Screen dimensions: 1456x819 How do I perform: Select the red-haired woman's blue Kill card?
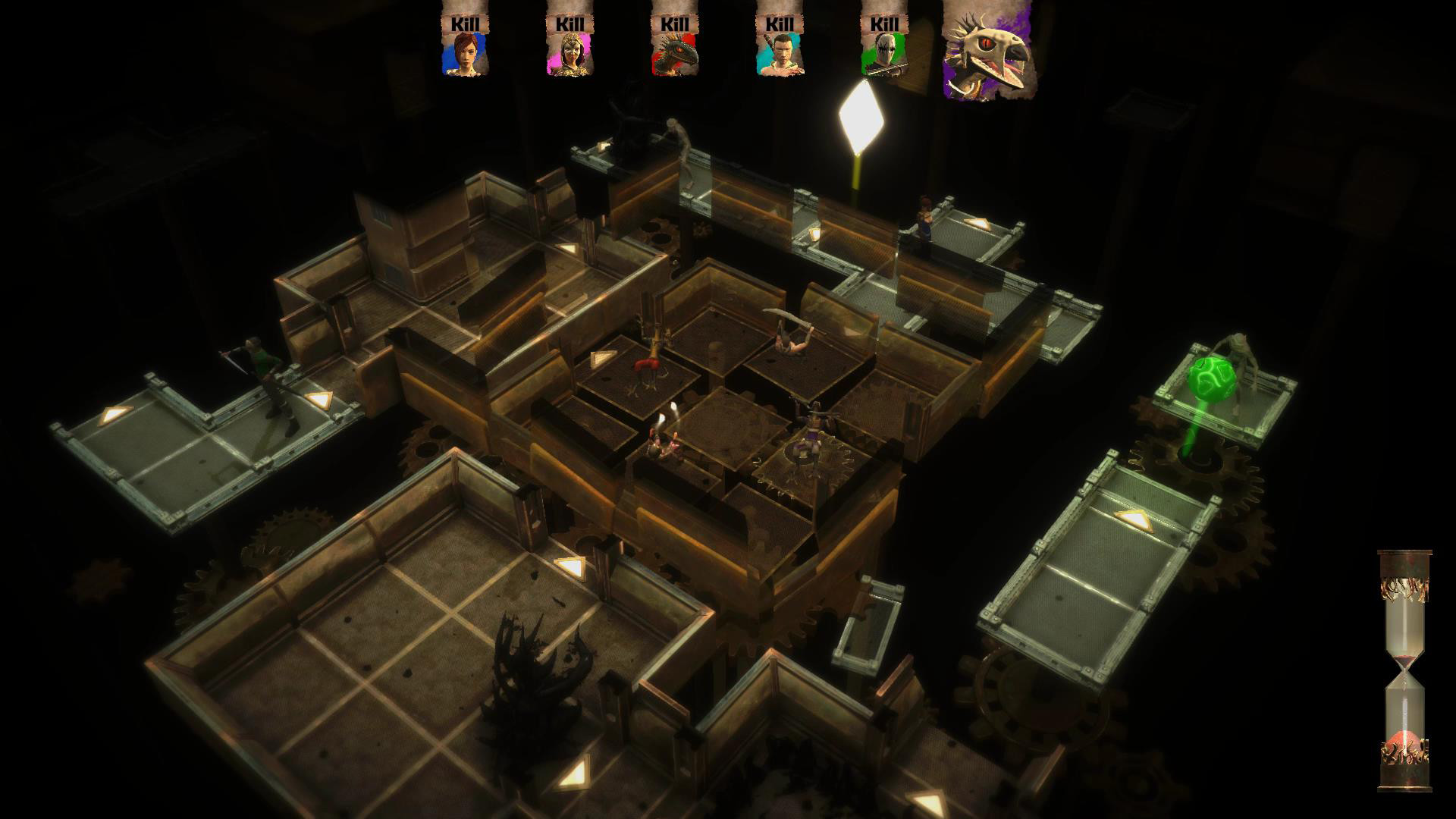pyautogui.click(x=466, y=45)
